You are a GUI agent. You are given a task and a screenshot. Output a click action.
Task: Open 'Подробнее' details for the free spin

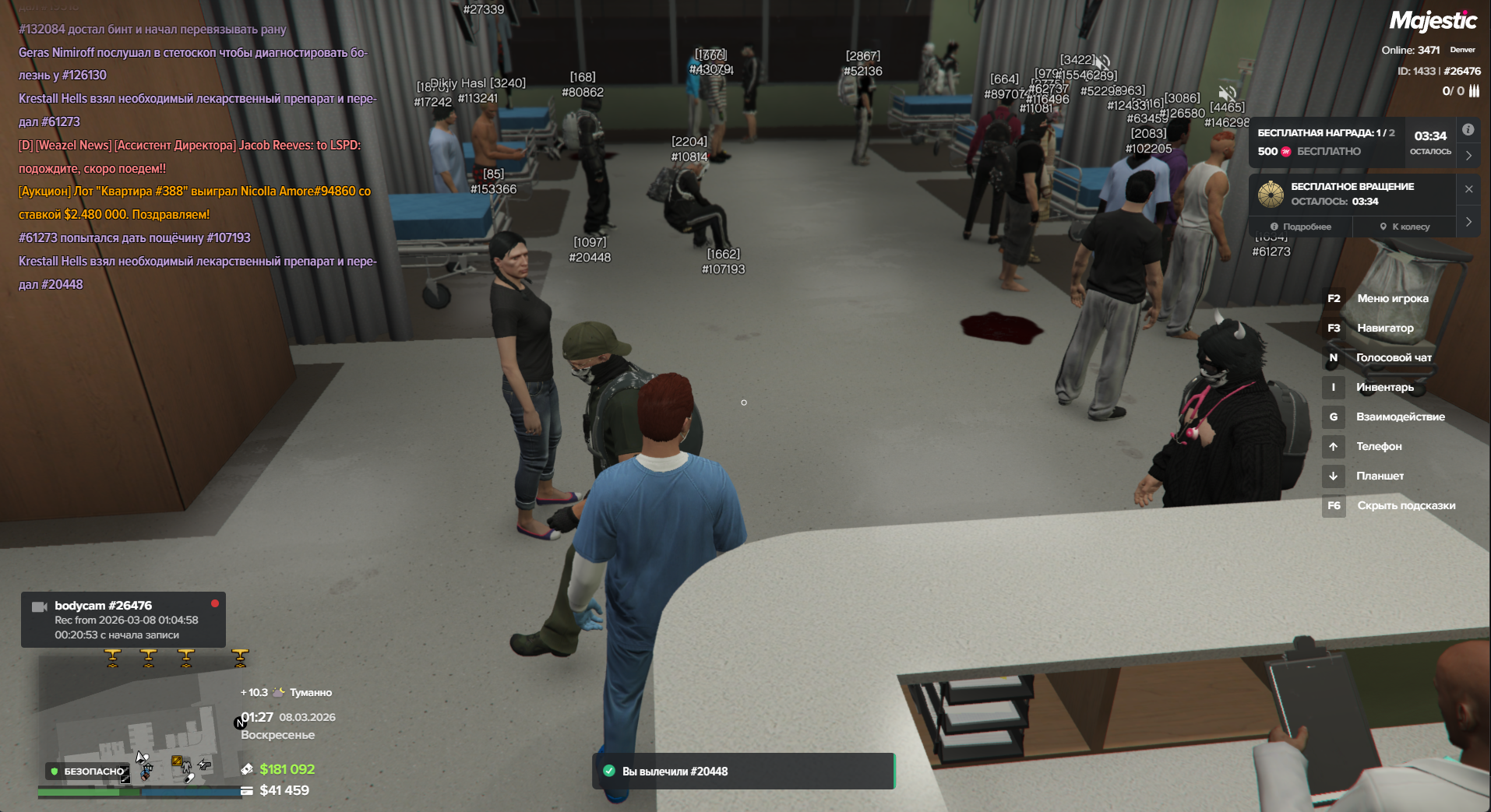coord(1301,227)
